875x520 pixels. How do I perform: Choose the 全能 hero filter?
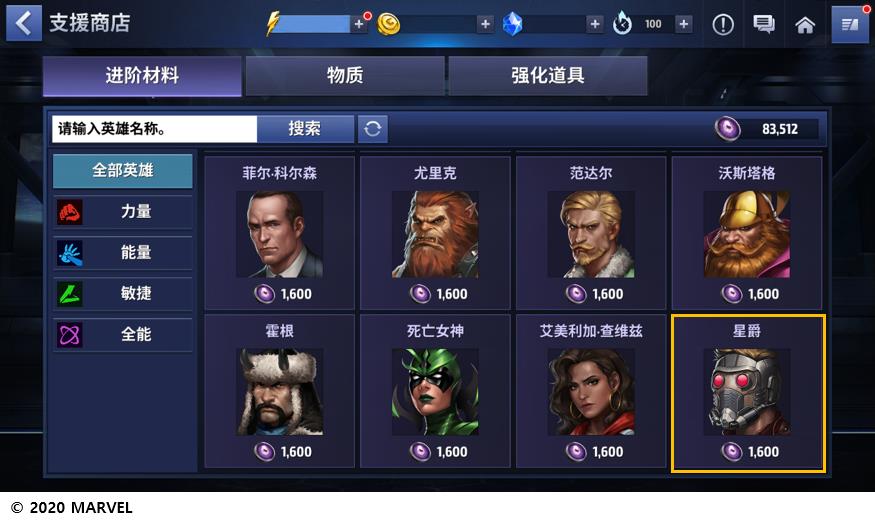pos(123,335)
